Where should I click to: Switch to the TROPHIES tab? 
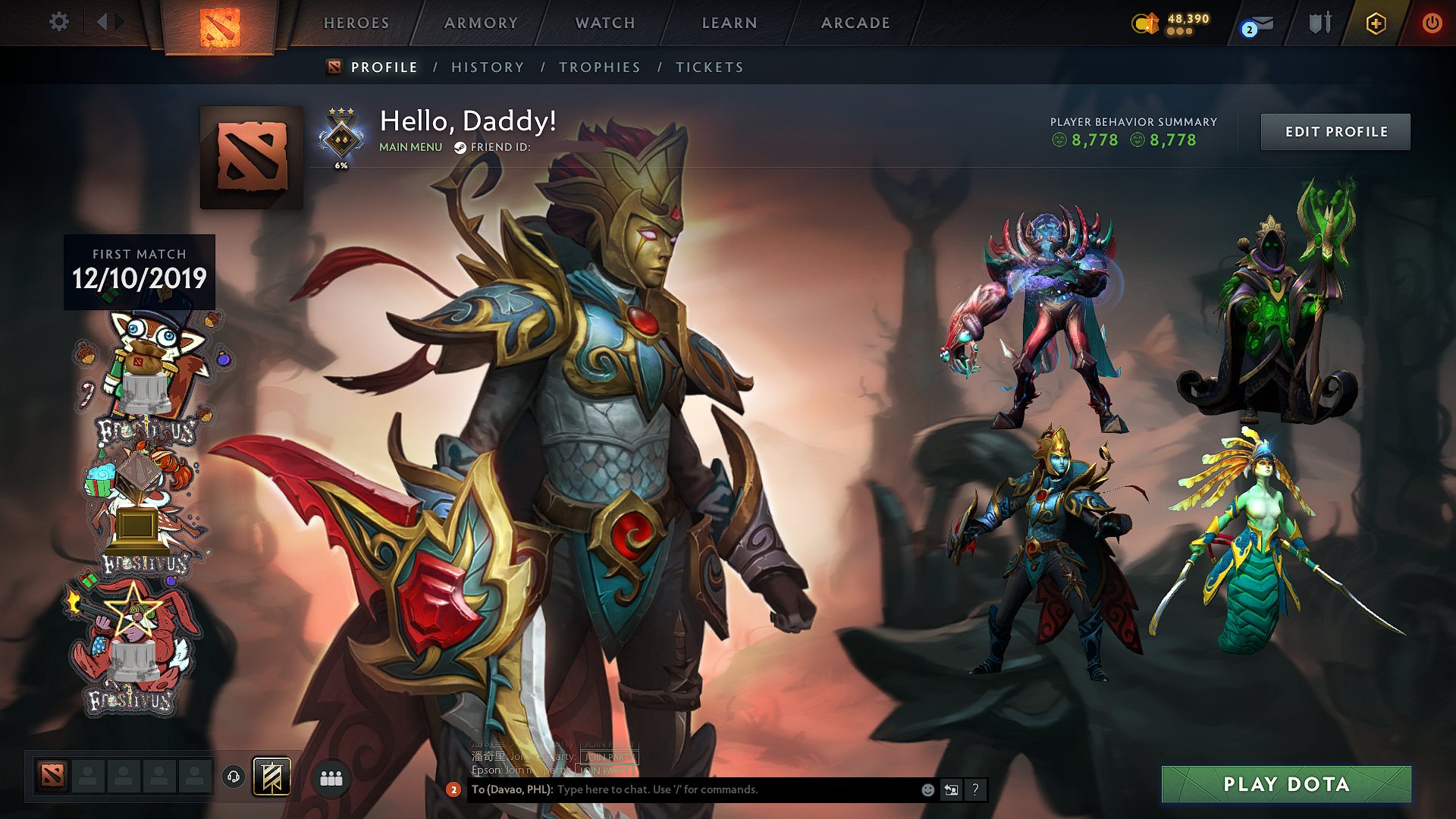tap(599, 67)
